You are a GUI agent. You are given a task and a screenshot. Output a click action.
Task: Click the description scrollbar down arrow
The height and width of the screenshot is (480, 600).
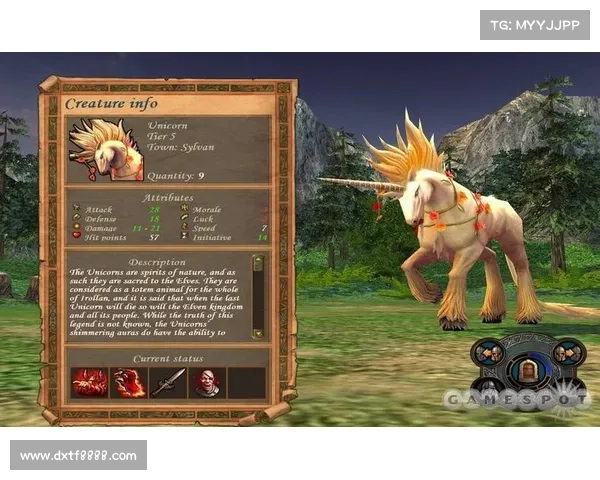(258, 333)
